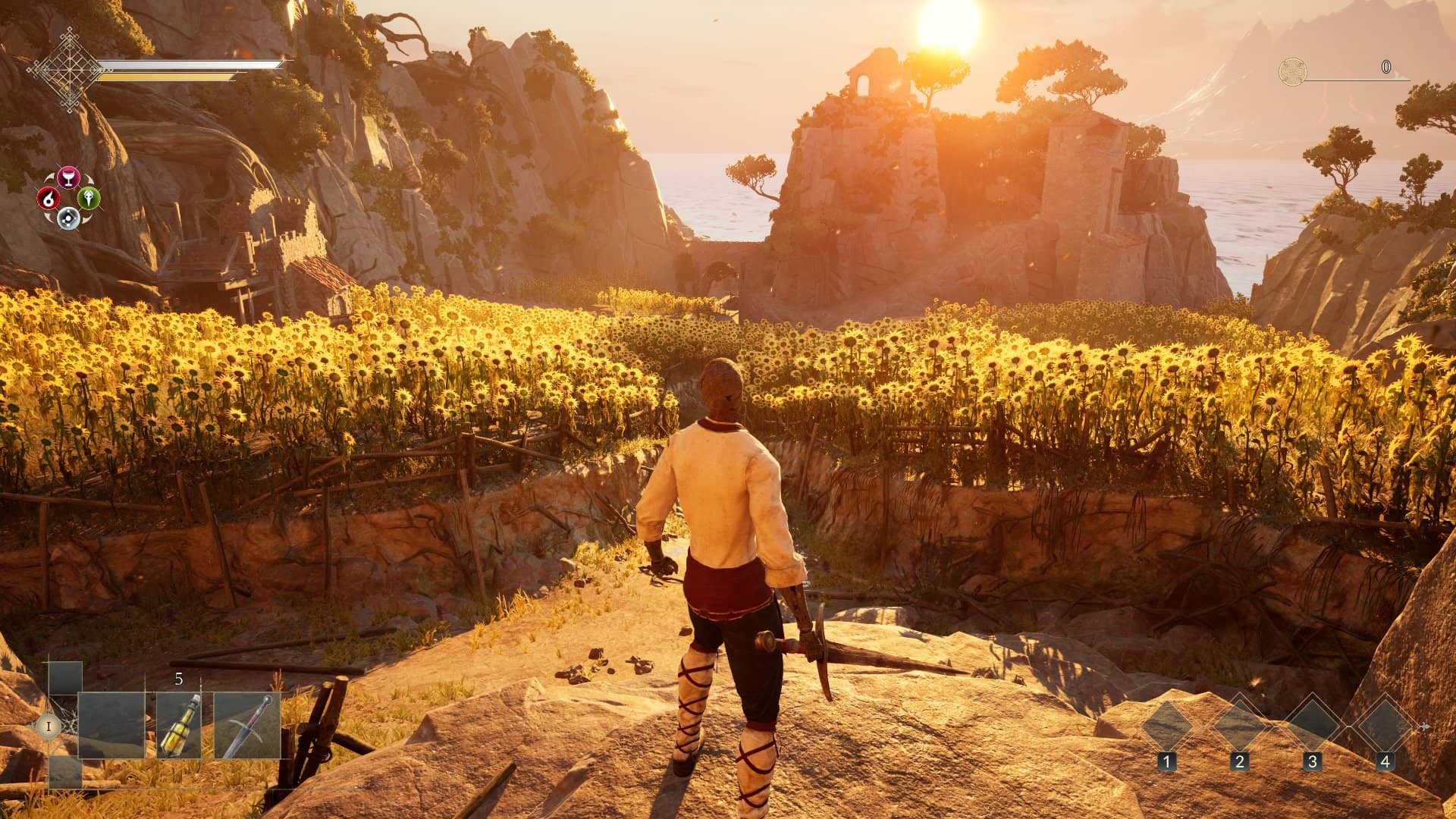Toggle ability diamond slot 1
Image resolution: width=1456 pixels, height=819 pixels.
point(1166,726)
